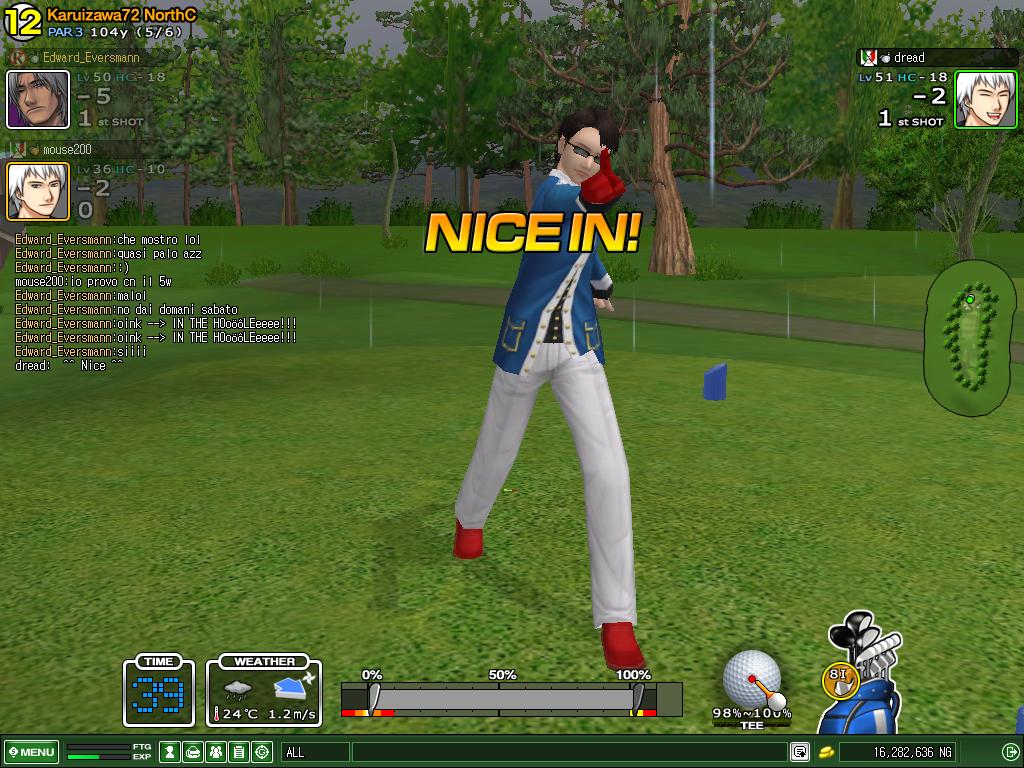Click dread's player portrait
Image resolution: width=1024 pixels, height=768 pixels.
coord(986,99)
